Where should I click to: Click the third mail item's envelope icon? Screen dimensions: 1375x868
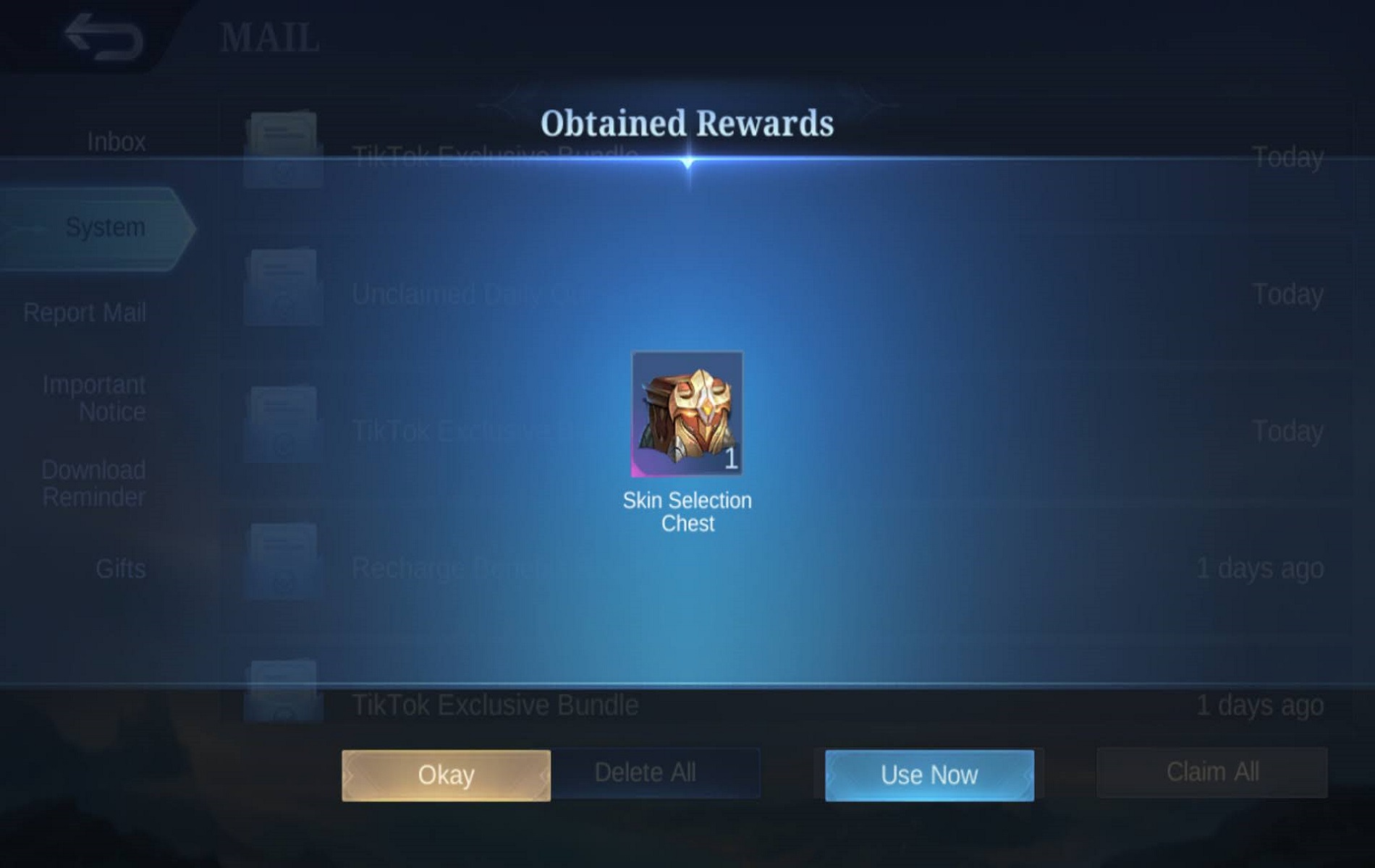click(282, 420)
